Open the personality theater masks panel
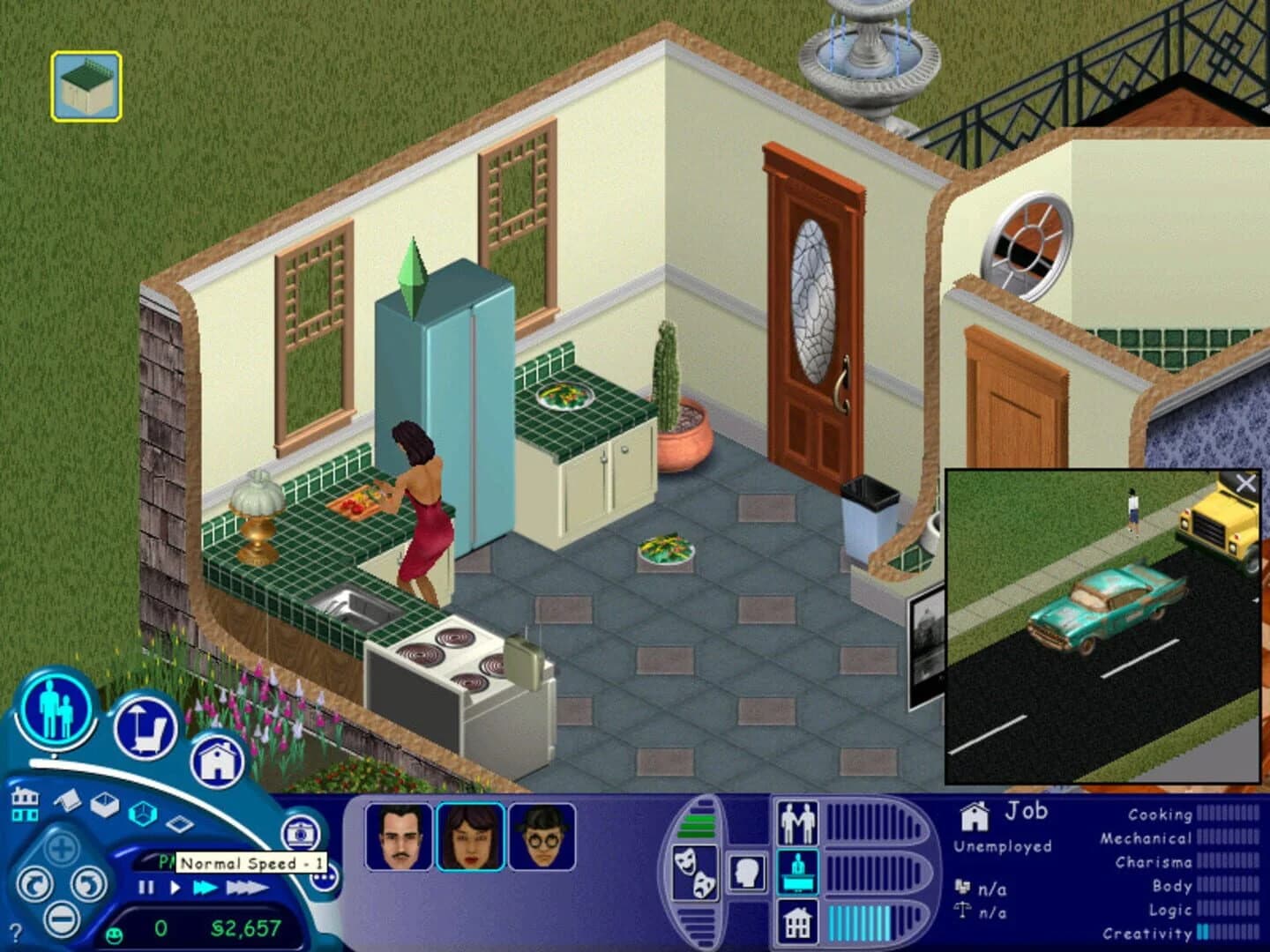This screenshot has width=1270, height=952. [x=696, y=872]
